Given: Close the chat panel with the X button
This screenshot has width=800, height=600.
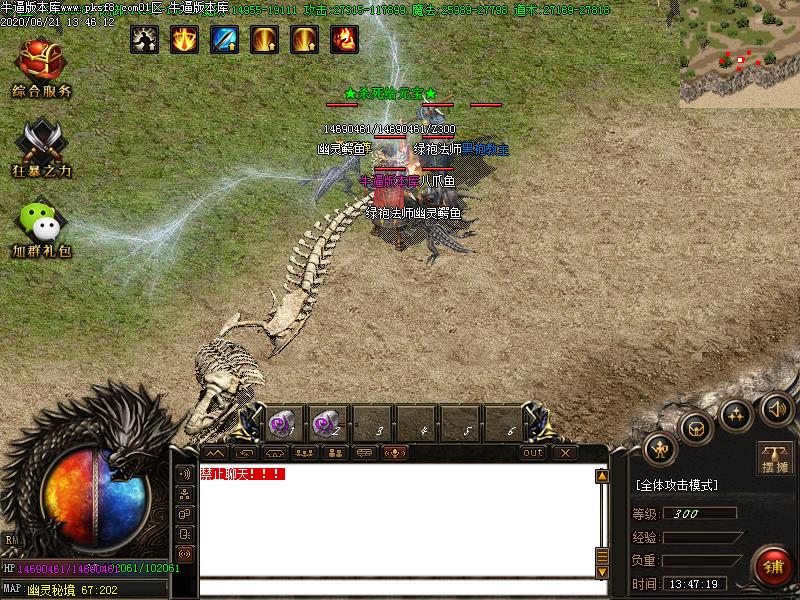Looking at the screenshot, I should pyautogui.click(x=565, y=453).
